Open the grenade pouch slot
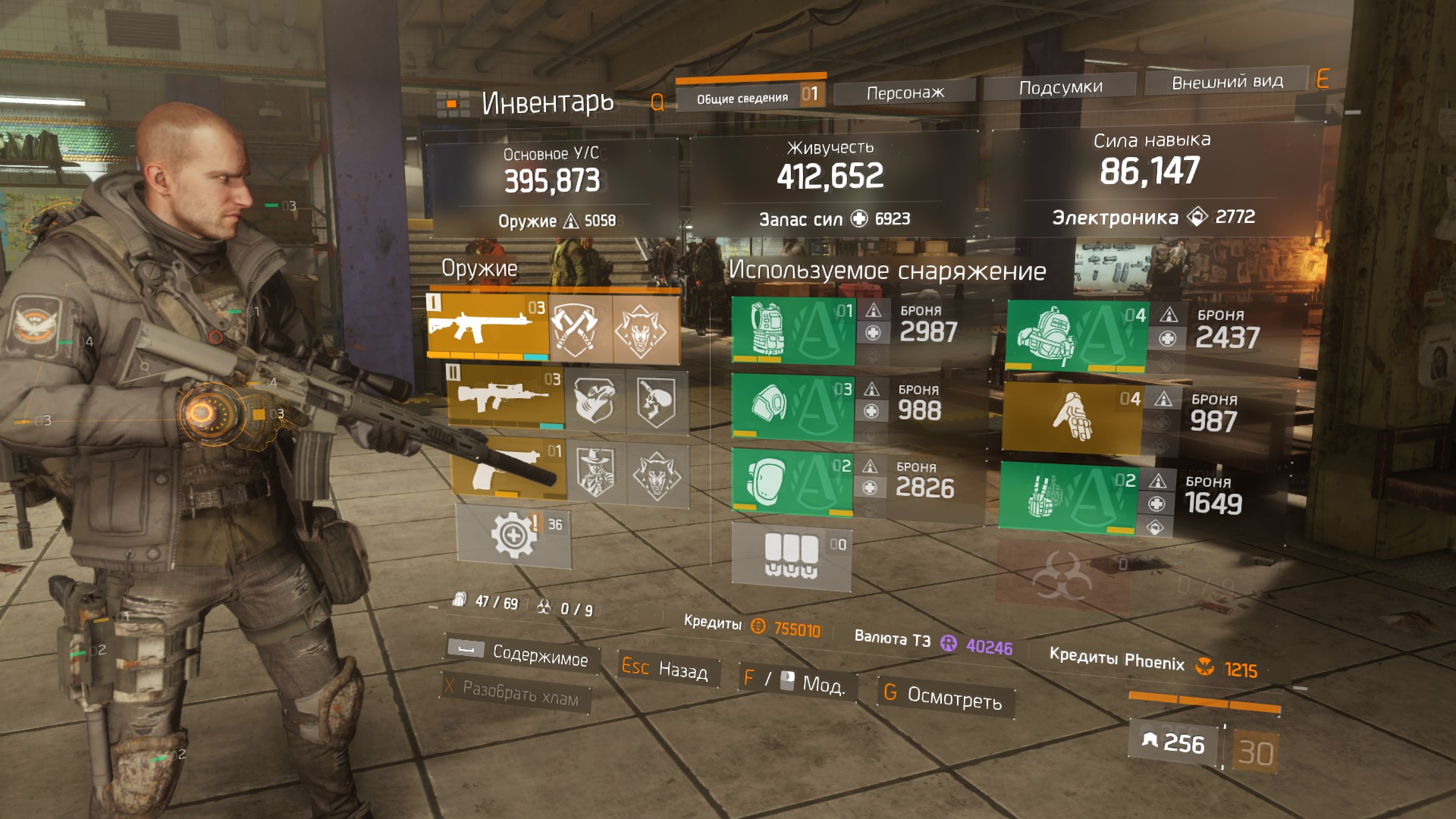 (x=791, y=557)
